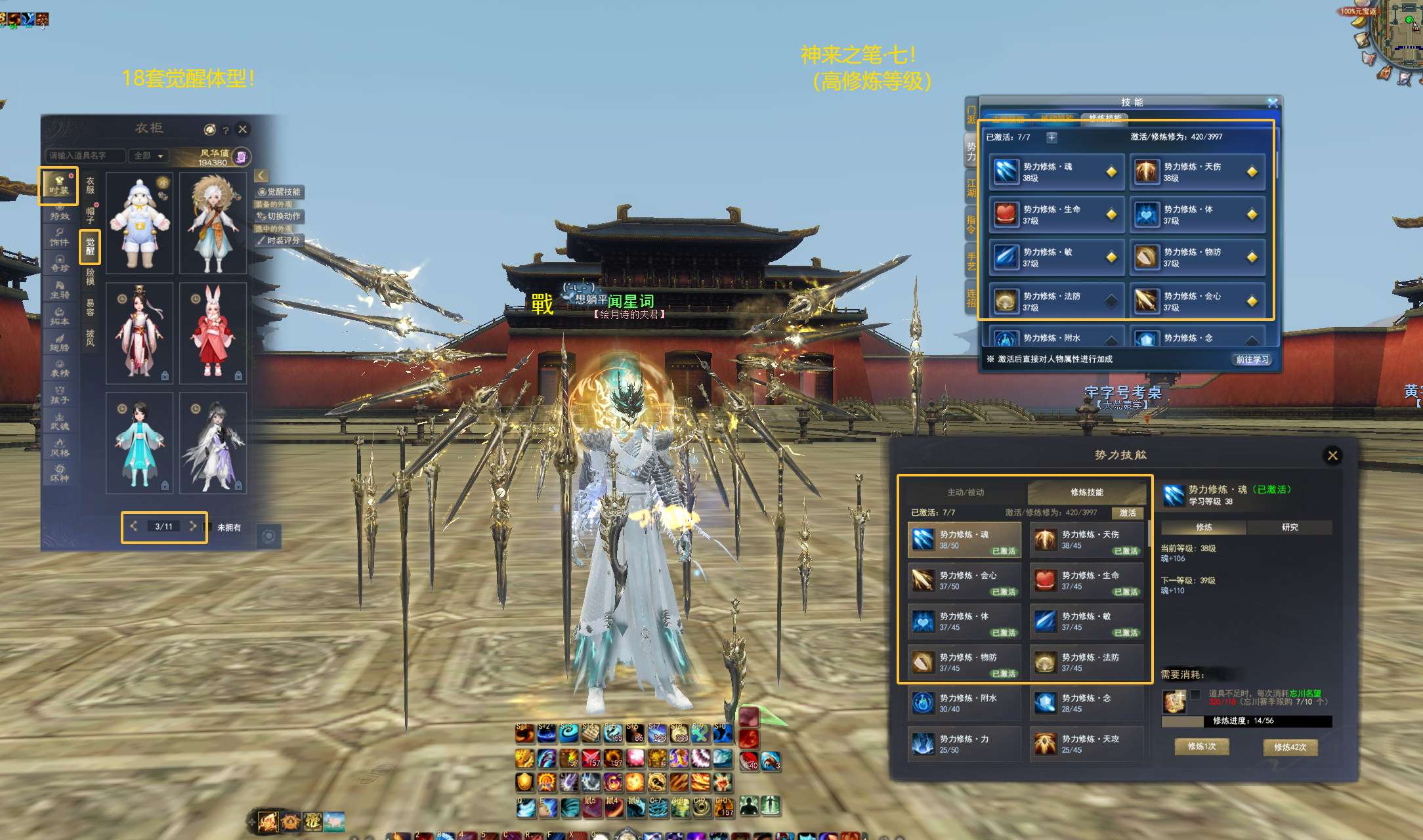Click the 修炼1次 train once button
The width and height of the screenshot is (1423, 840).
(1202, 747)
